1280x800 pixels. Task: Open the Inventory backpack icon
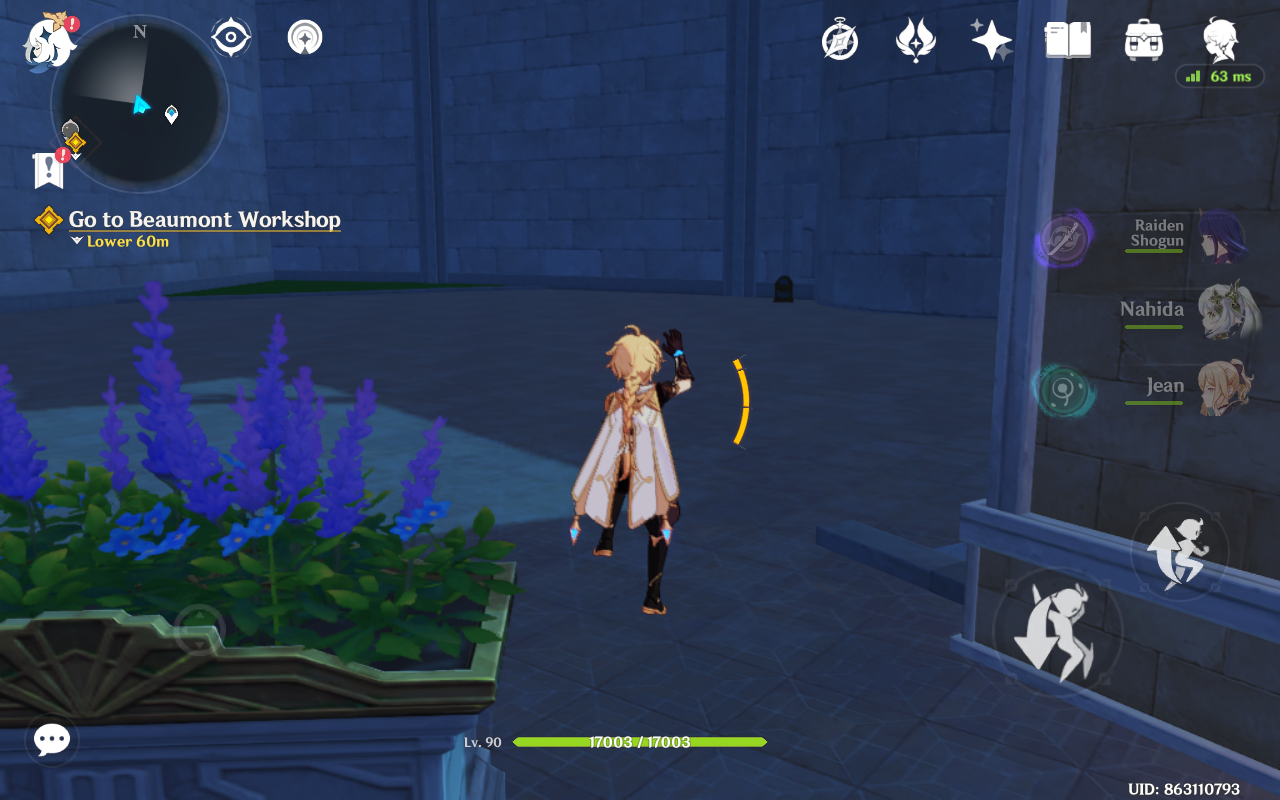(x=1143, y=38)
